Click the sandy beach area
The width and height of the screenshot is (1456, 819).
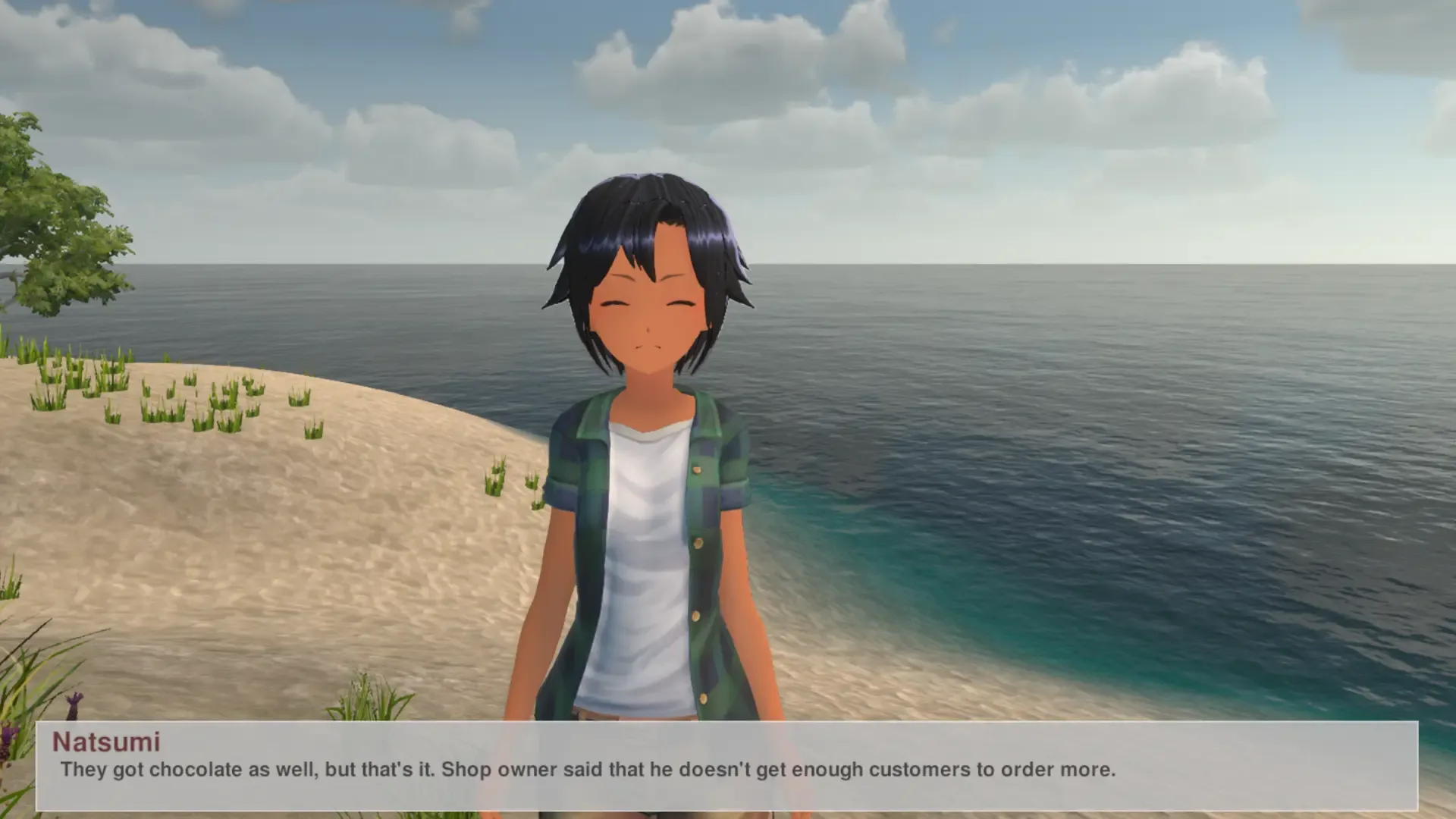click(x=303, y=607)
